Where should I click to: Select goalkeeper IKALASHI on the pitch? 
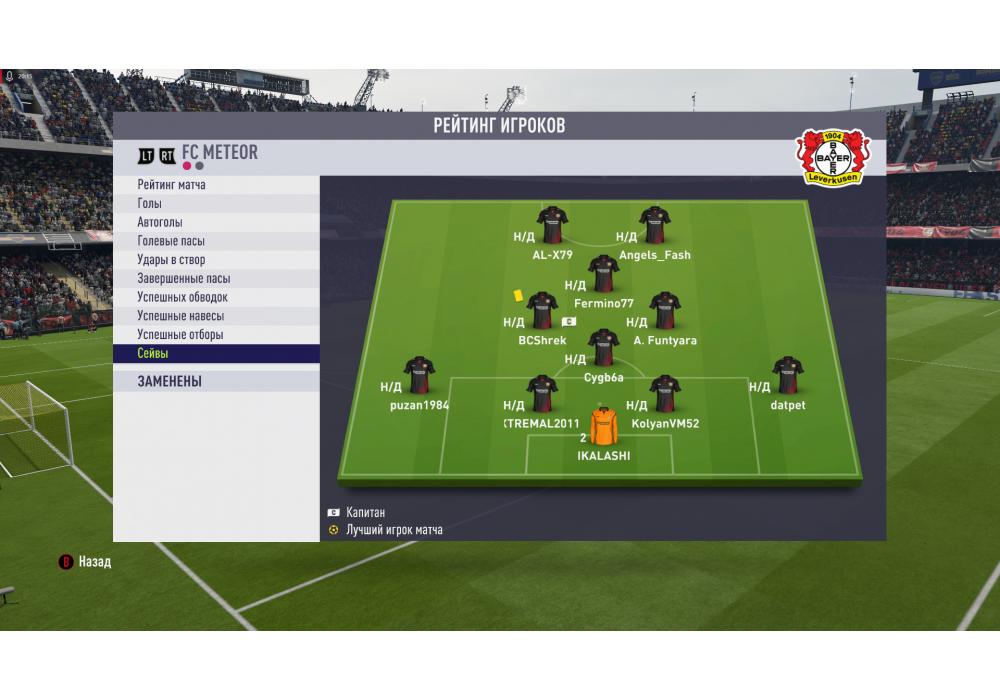604,427
